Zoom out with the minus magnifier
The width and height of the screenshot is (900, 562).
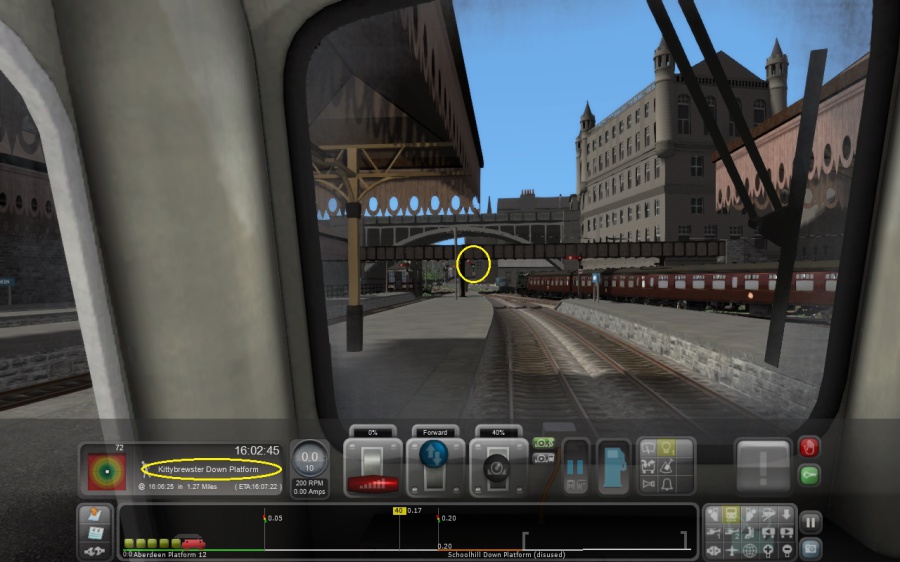pos(787,550)
